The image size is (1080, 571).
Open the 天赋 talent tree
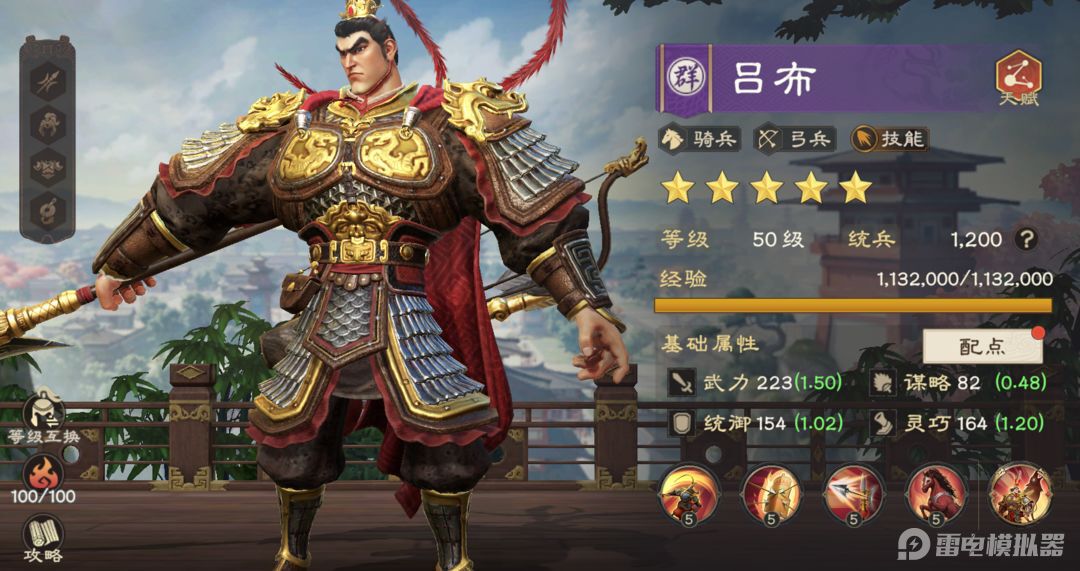(1018, 77)
